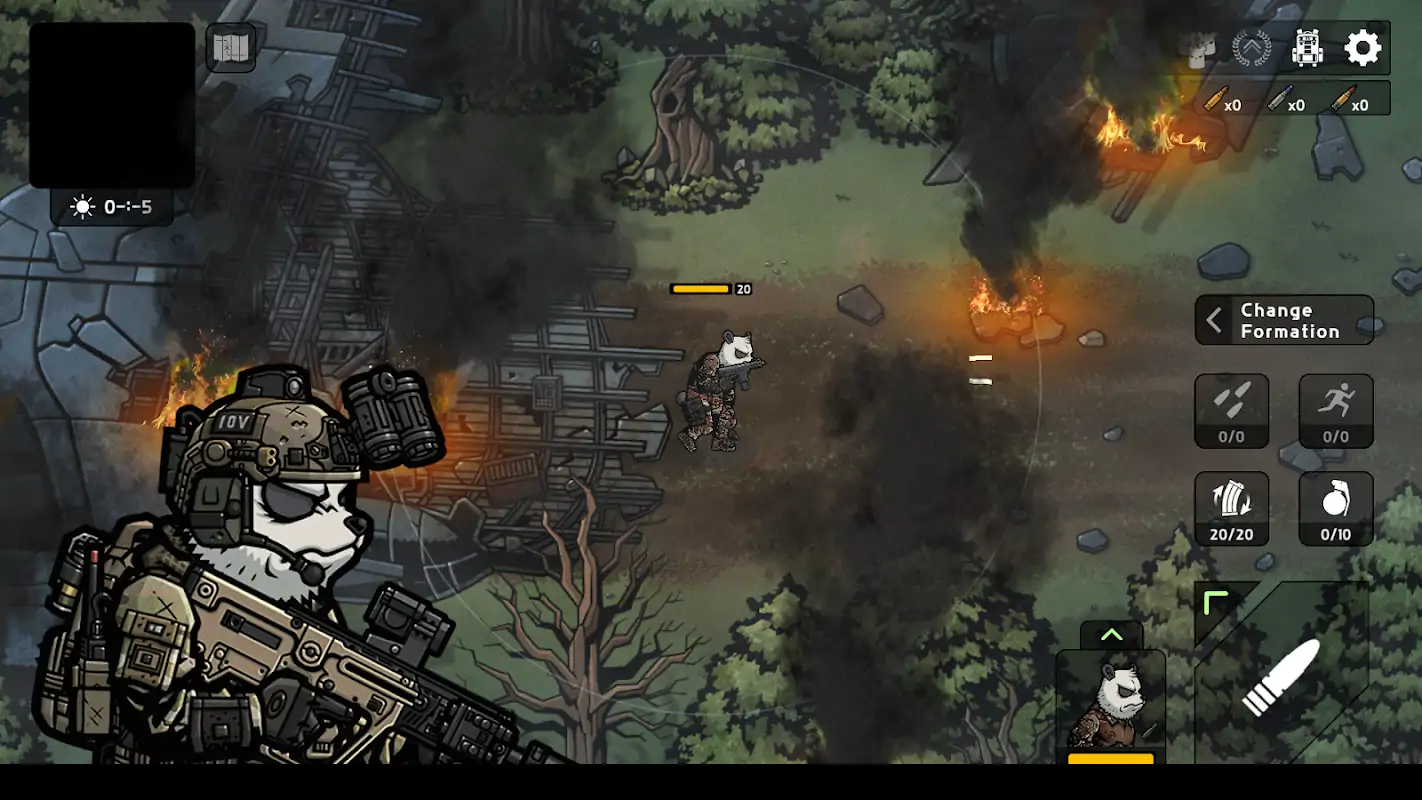Image resolution: width=1422 pixels, height=800 pixels.
Task: Open the backpack inventory
Action: [1307, 48]
